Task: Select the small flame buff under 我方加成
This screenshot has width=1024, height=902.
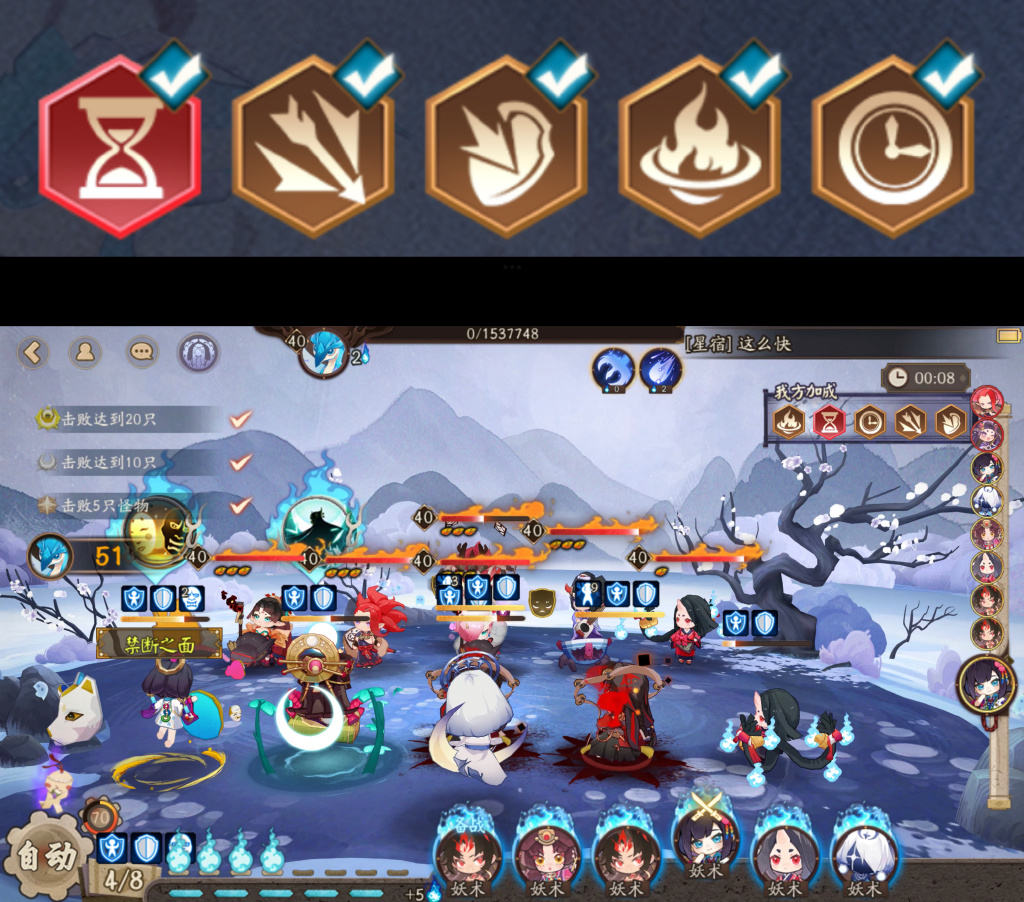Action: click(x=789, y=421)
